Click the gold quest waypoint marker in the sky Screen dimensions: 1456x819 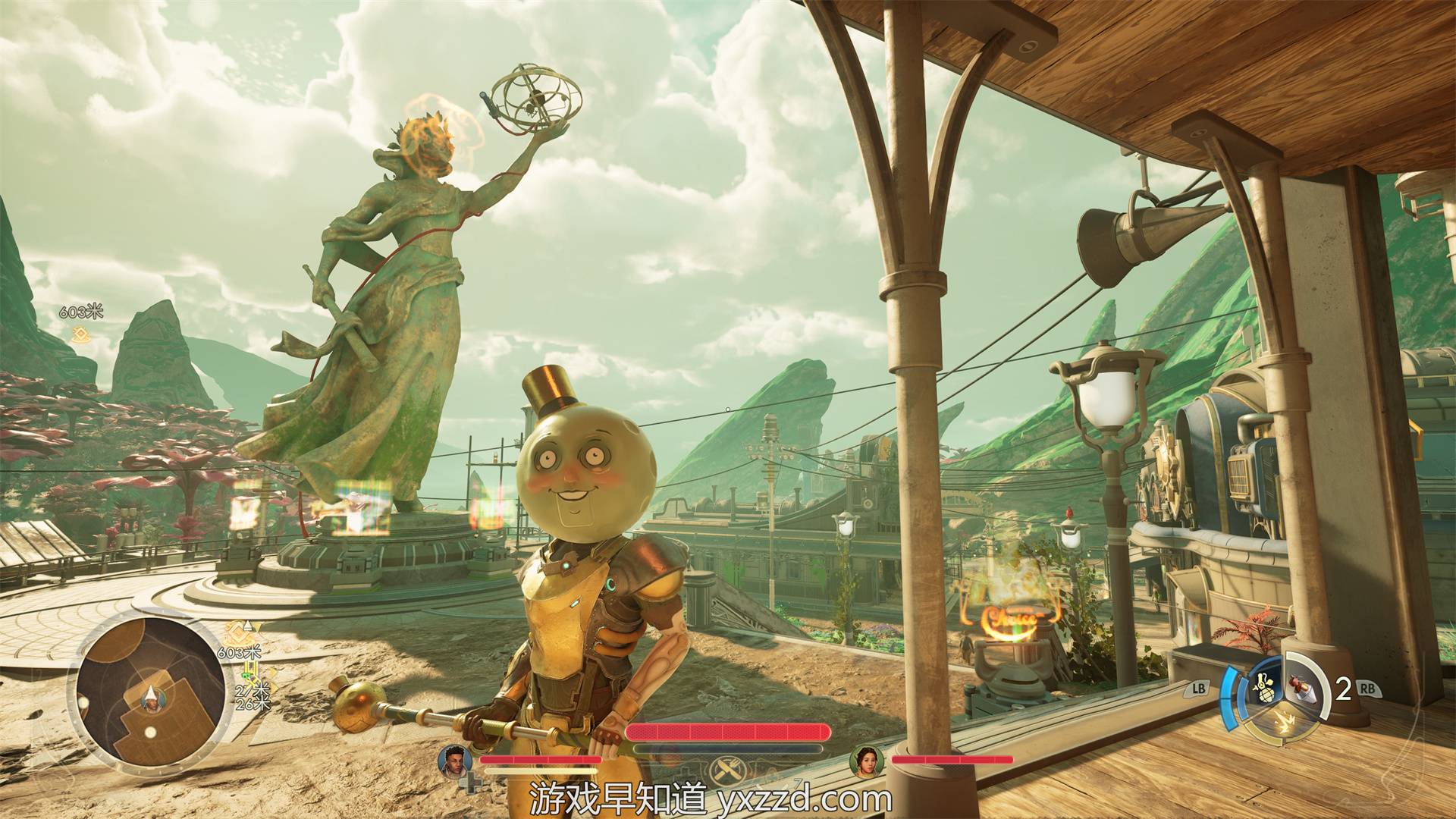pos(78,334)
